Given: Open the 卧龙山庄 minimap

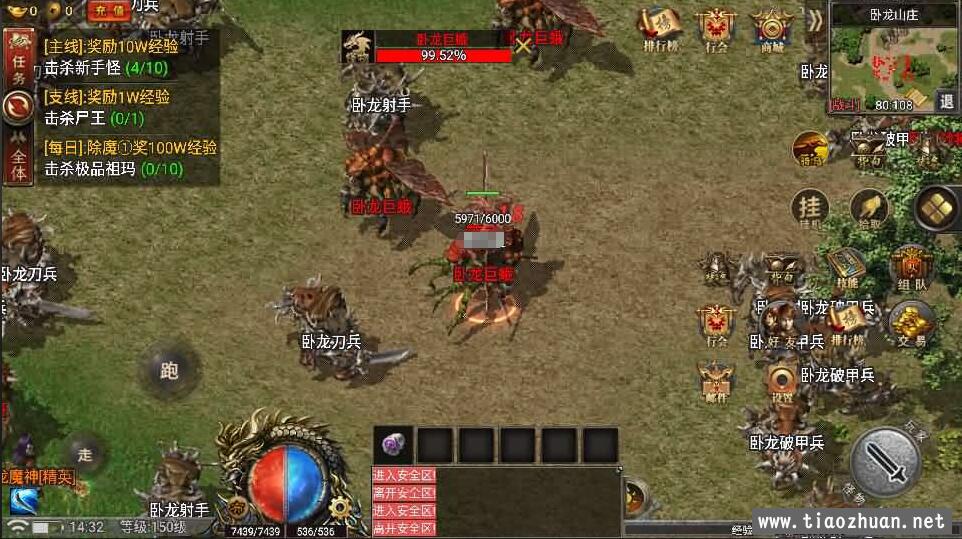Looking at the screenshot, I should [x=879, y=60].
